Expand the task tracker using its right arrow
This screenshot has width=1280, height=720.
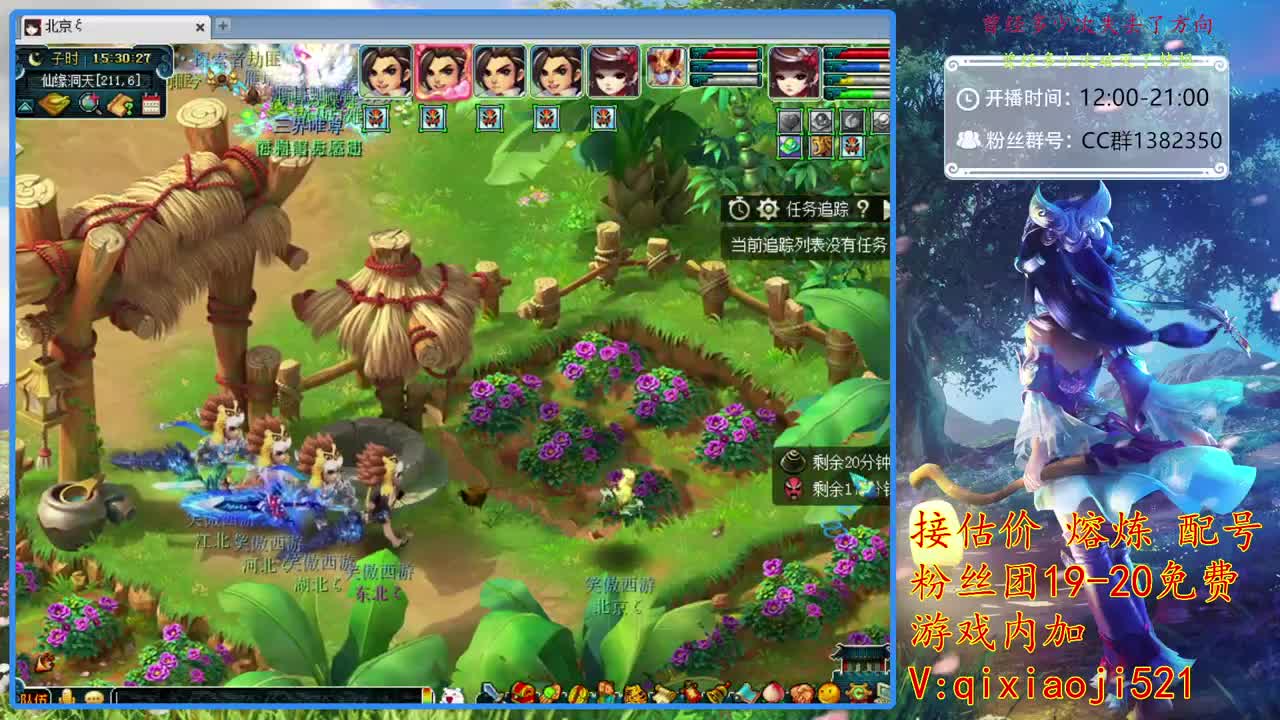tap(888, 208)
